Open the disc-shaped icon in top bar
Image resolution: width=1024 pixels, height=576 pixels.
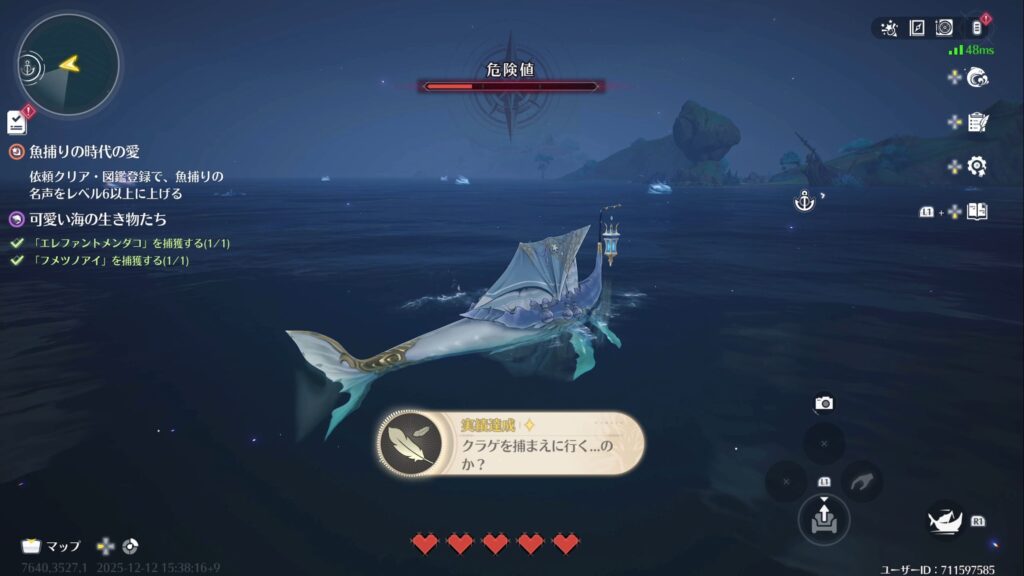click(x=944, y=28)
